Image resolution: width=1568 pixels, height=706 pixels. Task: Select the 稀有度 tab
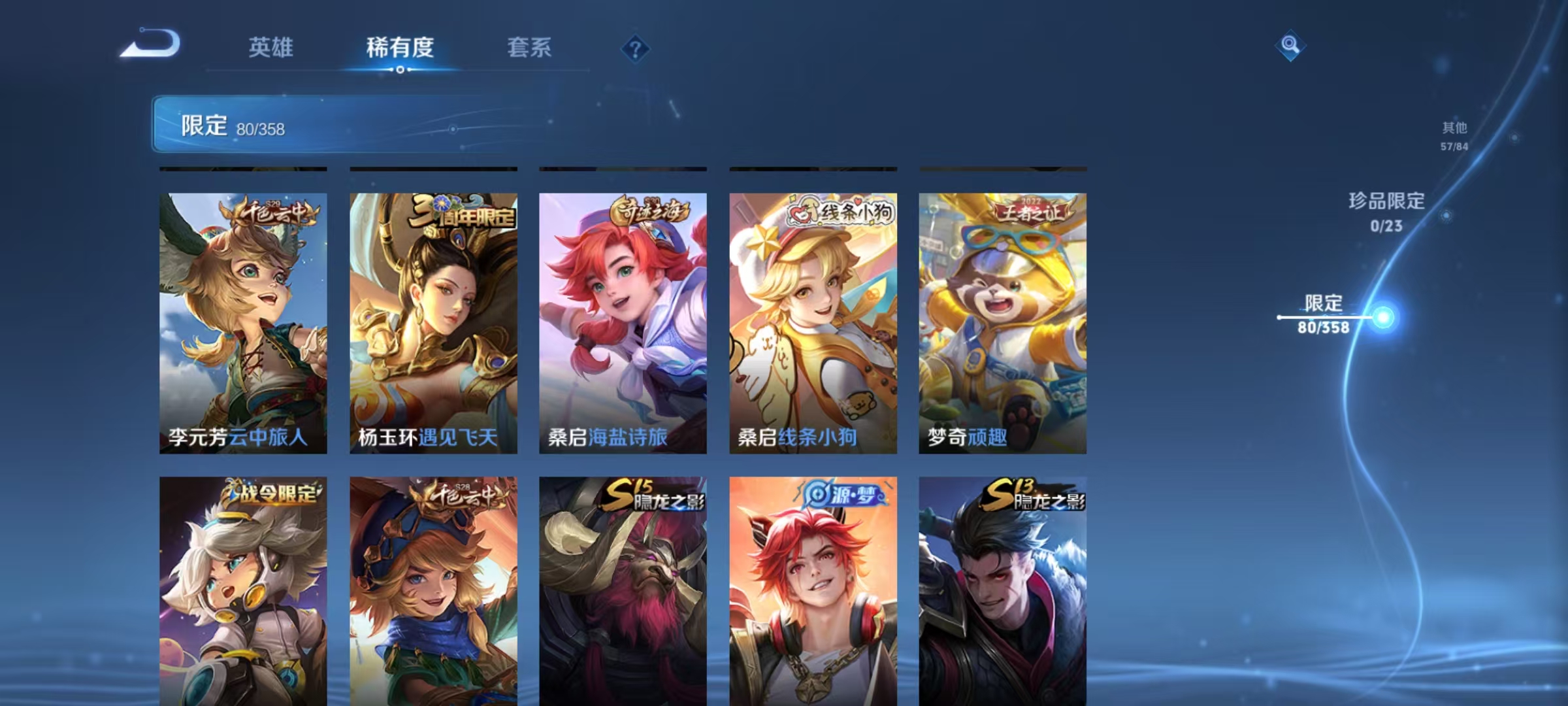click(x=400, y=47)
